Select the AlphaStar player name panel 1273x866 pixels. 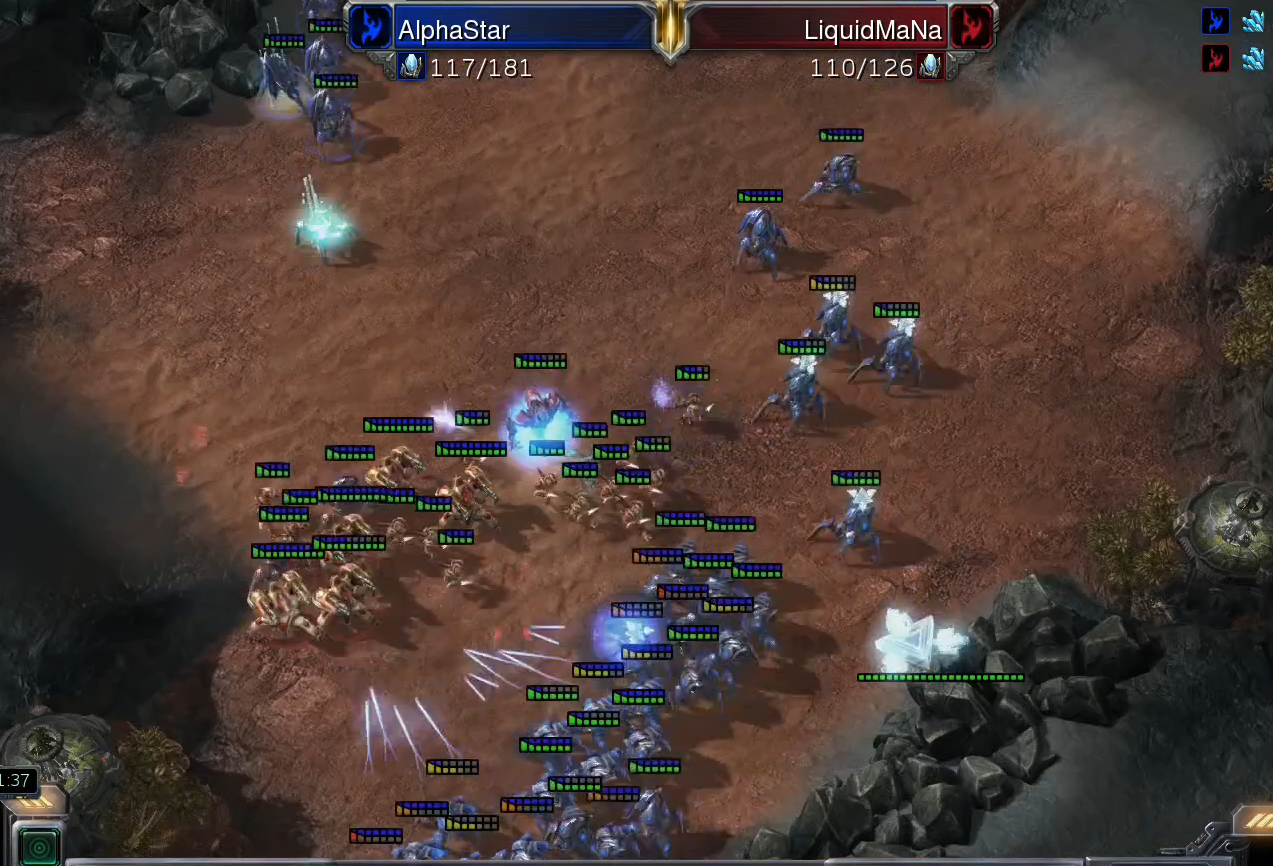(520, 29)
